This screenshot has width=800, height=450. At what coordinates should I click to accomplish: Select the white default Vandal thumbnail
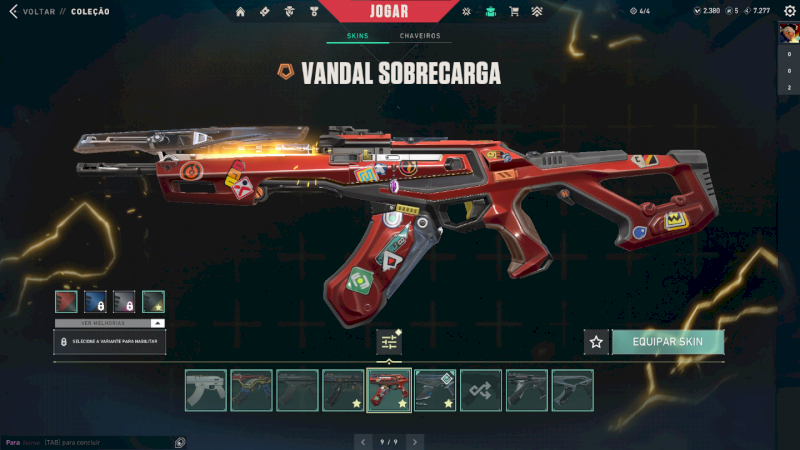(205, 390)
